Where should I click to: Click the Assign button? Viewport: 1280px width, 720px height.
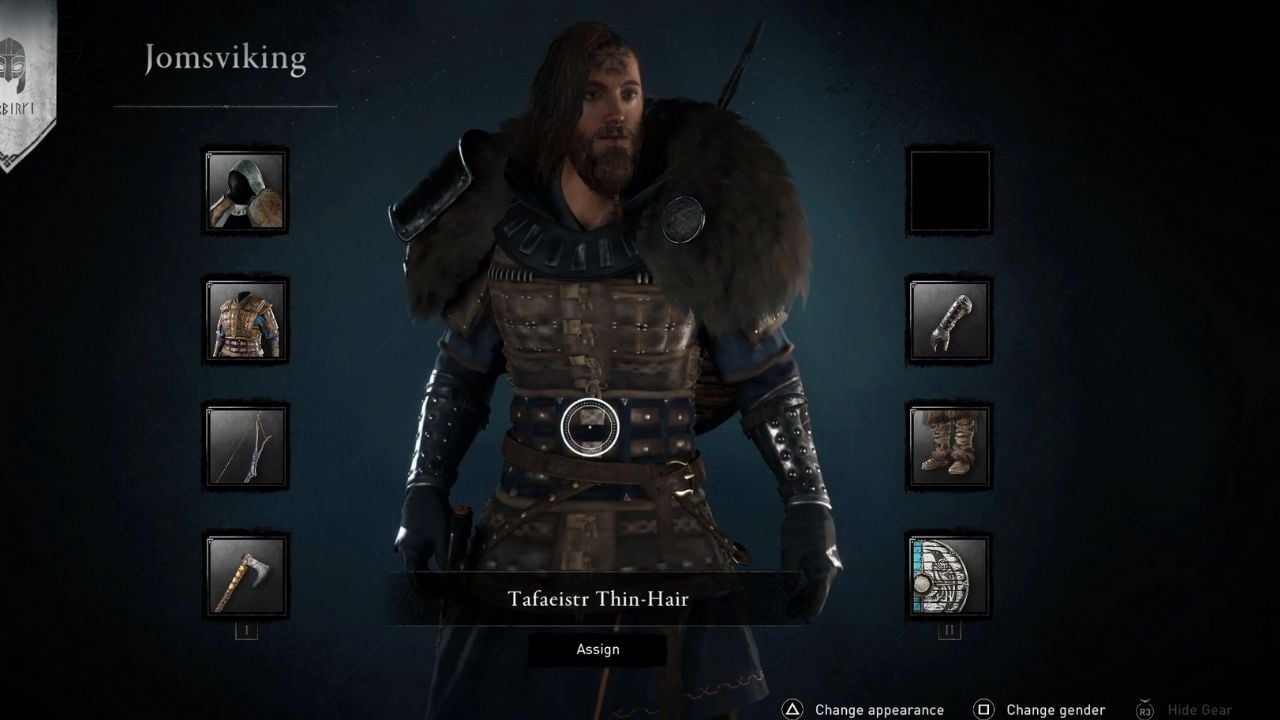(x=598, y=649)
